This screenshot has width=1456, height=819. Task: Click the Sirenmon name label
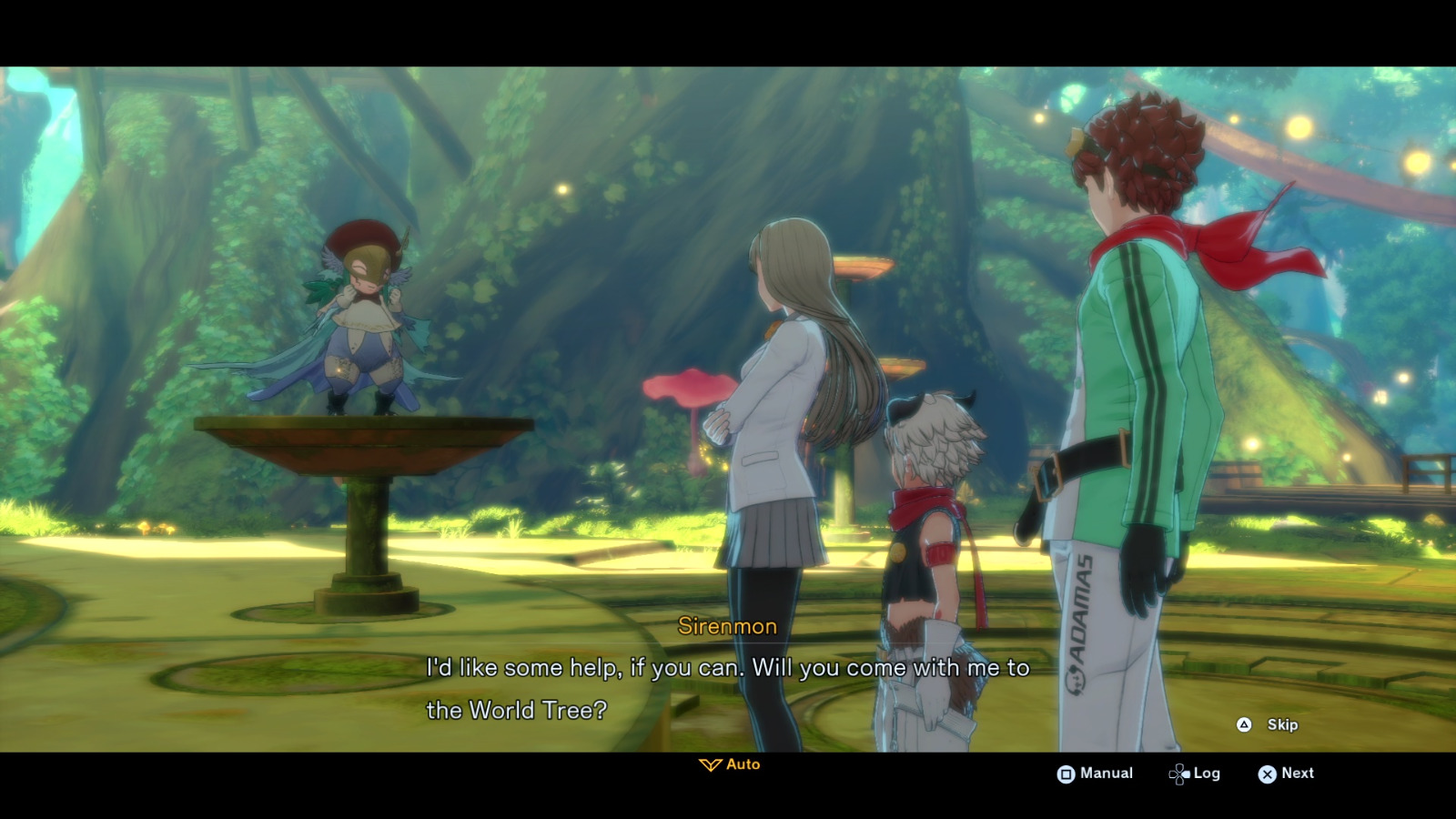point(725,626)
